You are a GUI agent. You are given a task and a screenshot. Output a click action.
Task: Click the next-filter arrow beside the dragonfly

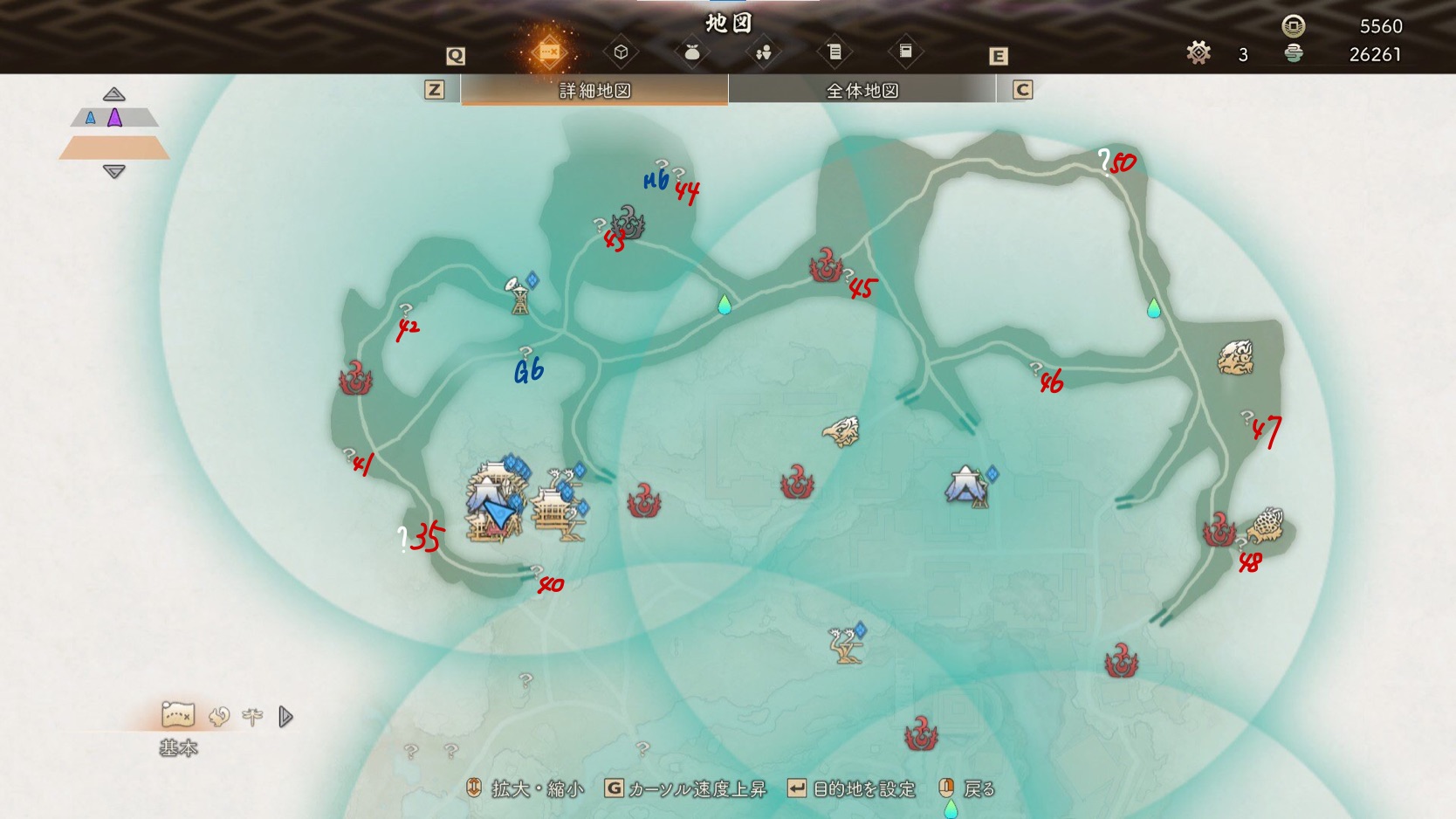pos(285,717)
